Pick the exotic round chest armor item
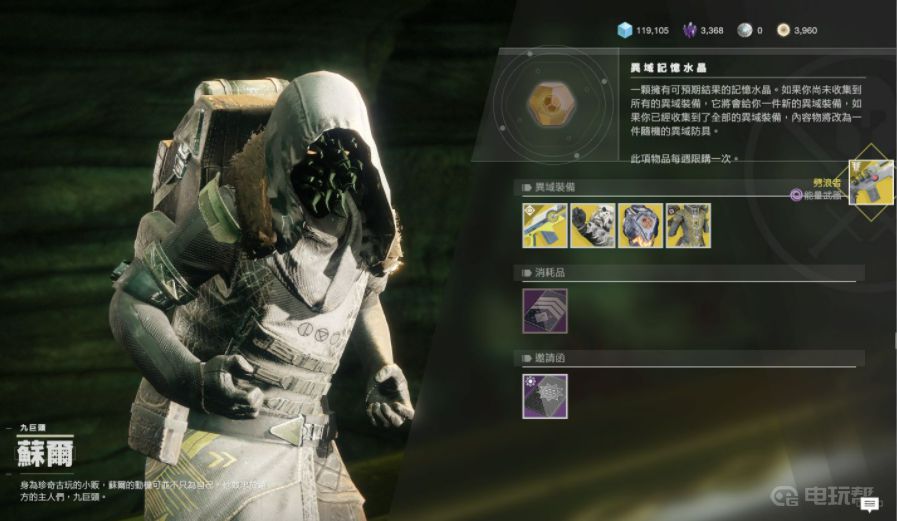The width and height of the screenshot is (897, 521). coord(640,225)
